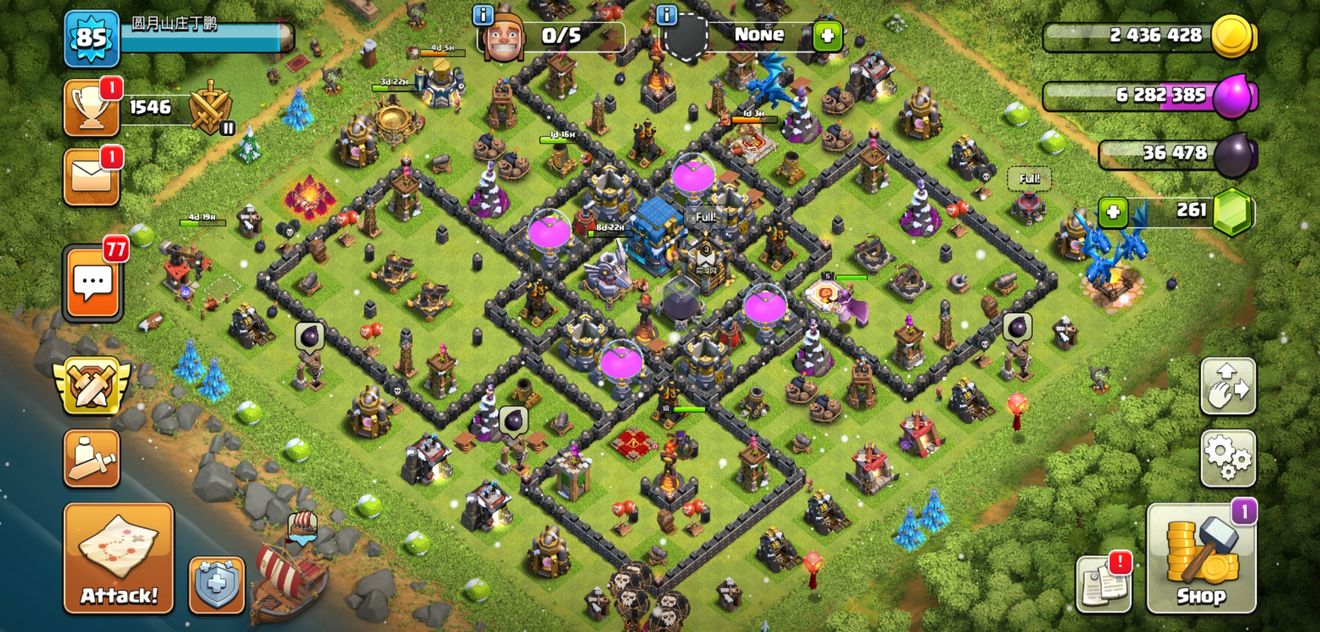The image size is (1320, 632).
Task: Open the clan chat speech bubble
Action: point(93,284)
